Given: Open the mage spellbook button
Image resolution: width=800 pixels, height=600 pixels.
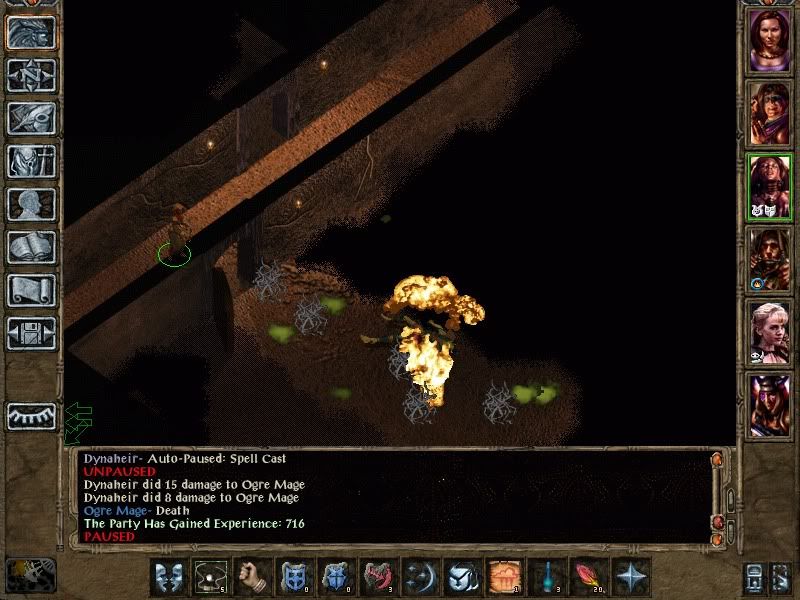Looking at the screenshot, I should (x=31, y=247).
